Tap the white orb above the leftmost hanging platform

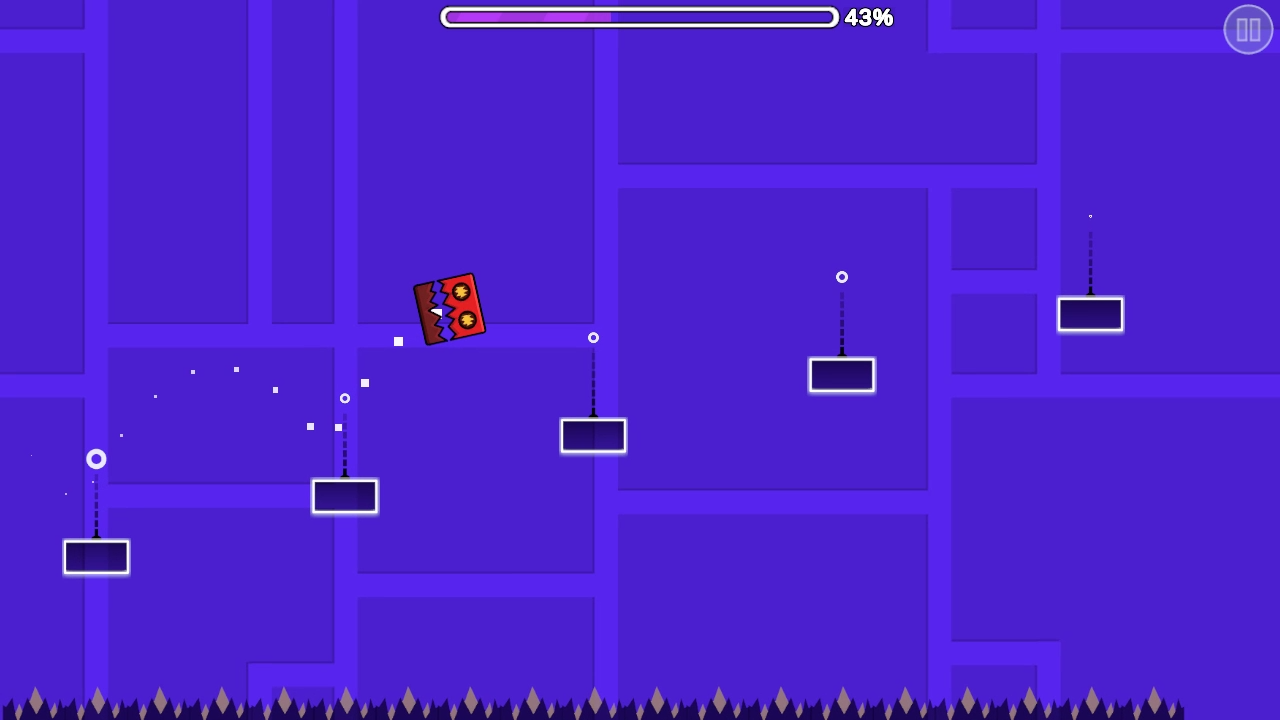(96, 459)
